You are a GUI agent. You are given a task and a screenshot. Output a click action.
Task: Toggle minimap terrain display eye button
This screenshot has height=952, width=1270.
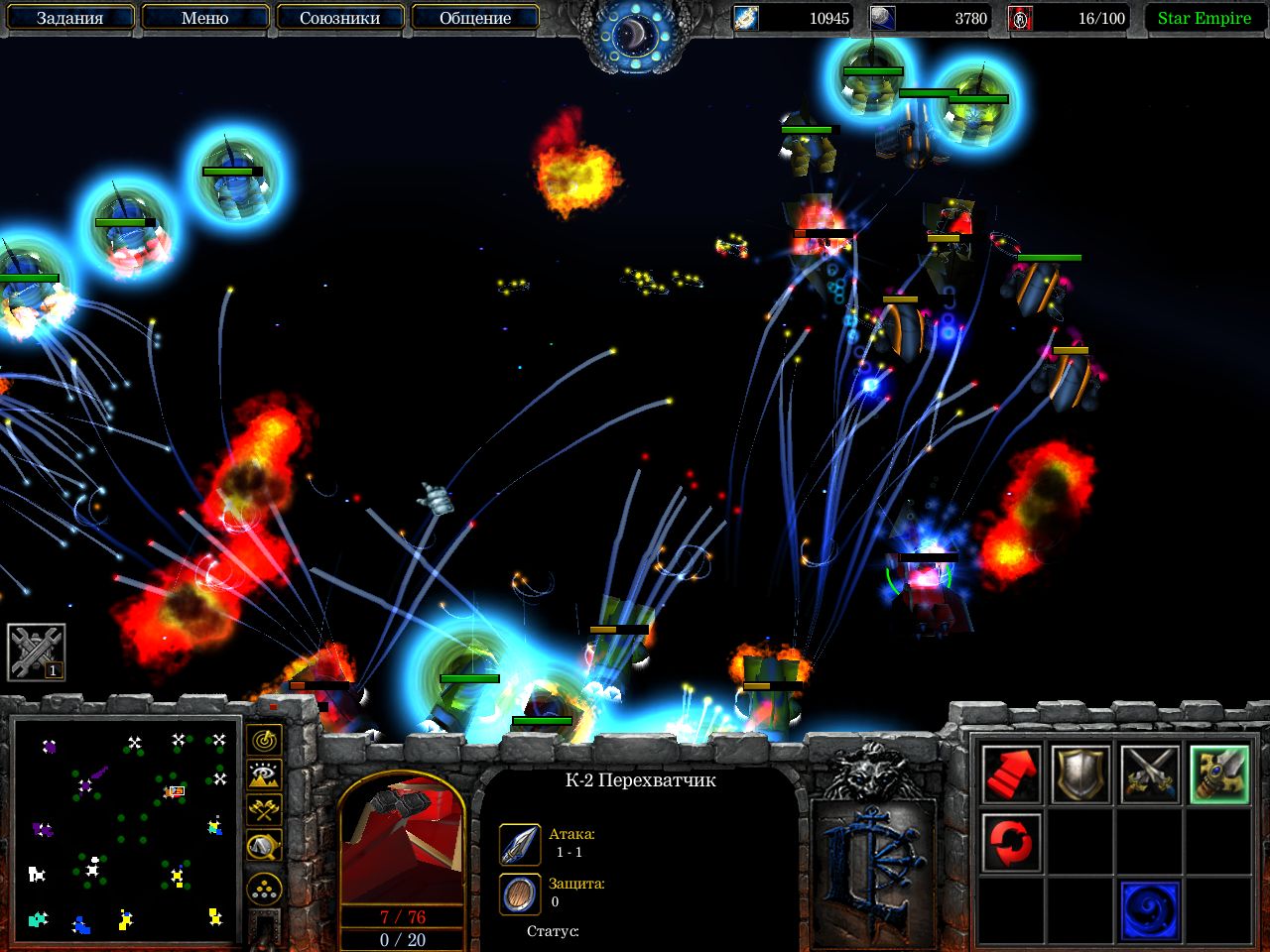click(264, 774)
